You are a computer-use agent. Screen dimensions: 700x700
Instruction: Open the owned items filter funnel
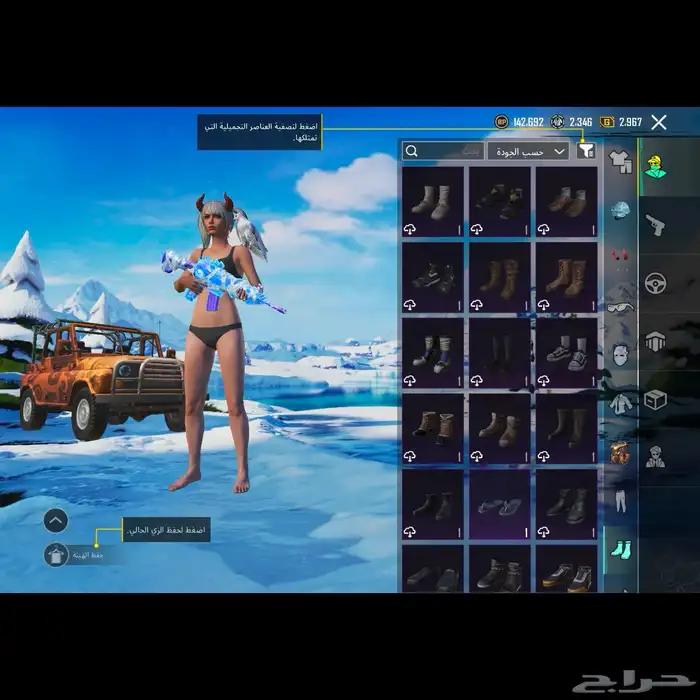click(x=587, y=151)
